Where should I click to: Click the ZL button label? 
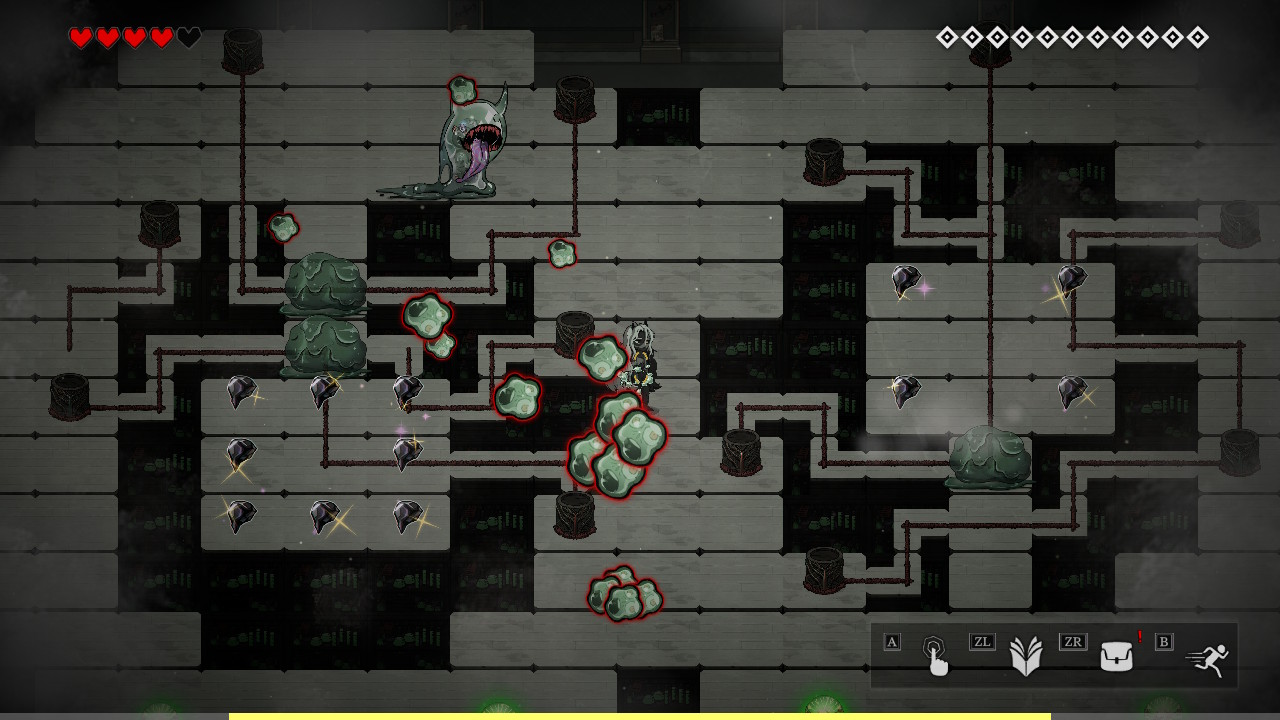pos(982,643)
